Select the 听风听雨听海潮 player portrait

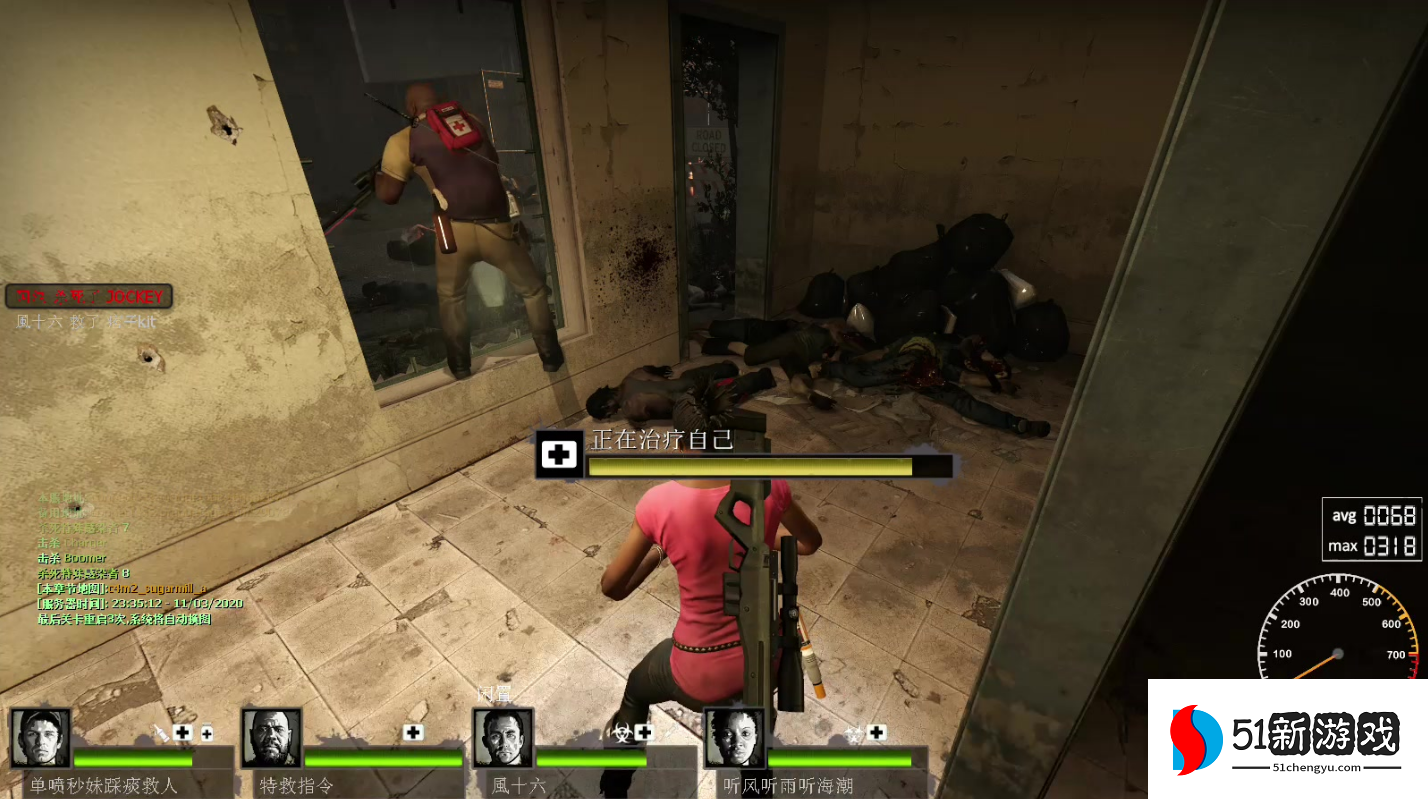734,738
